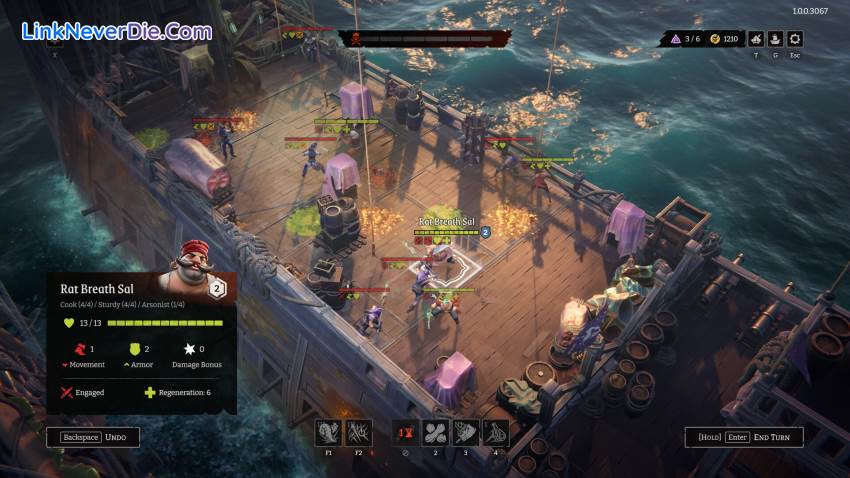Select the red disabled ability slot
This screenshot has height=478, width=850.
click(x=404, y=432)
